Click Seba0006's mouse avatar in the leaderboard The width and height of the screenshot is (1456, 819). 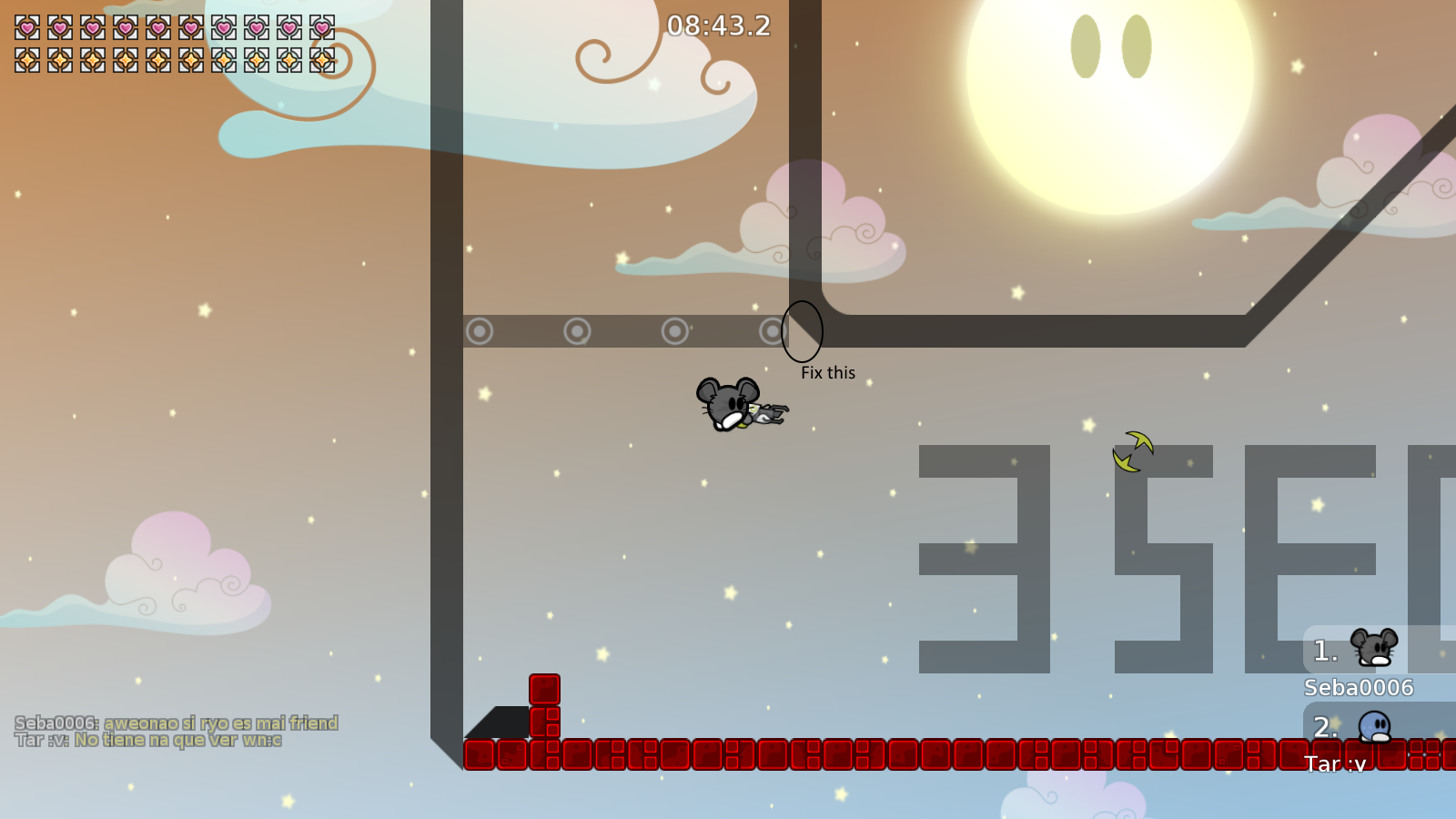click(1374, 648)
